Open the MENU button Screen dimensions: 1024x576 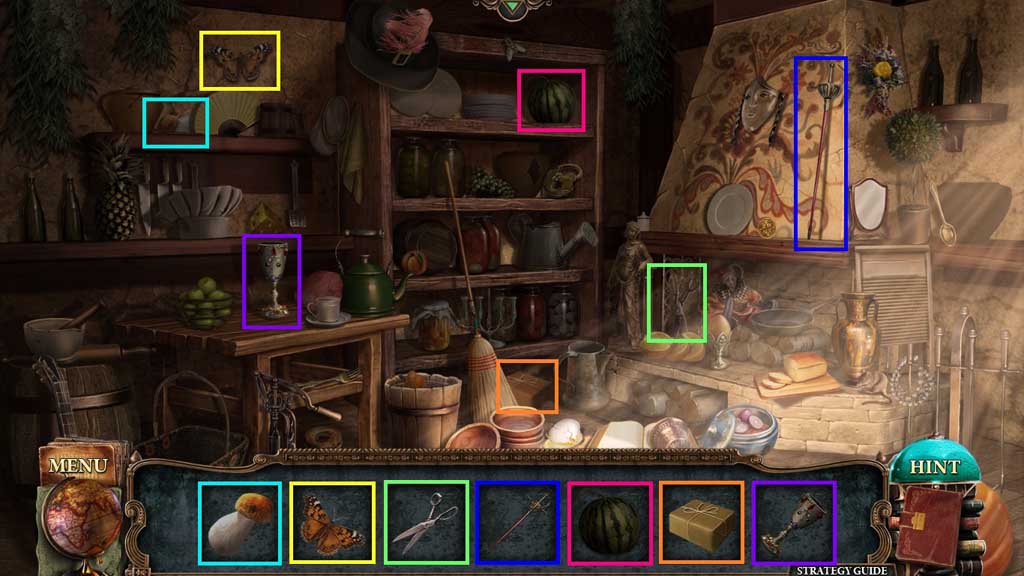(77, 465)
